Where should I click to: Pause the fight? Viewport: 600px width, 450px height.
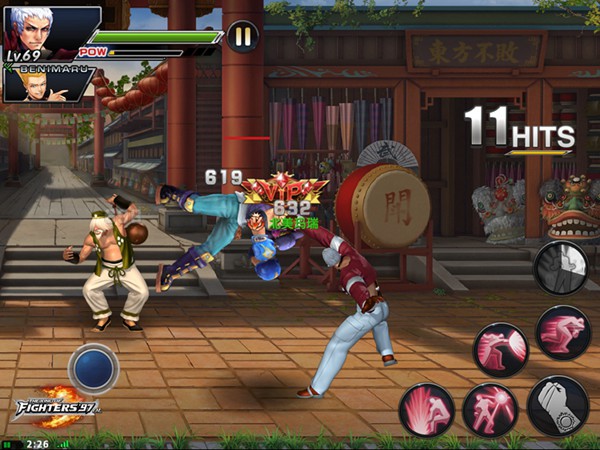[x=242, y=37]
